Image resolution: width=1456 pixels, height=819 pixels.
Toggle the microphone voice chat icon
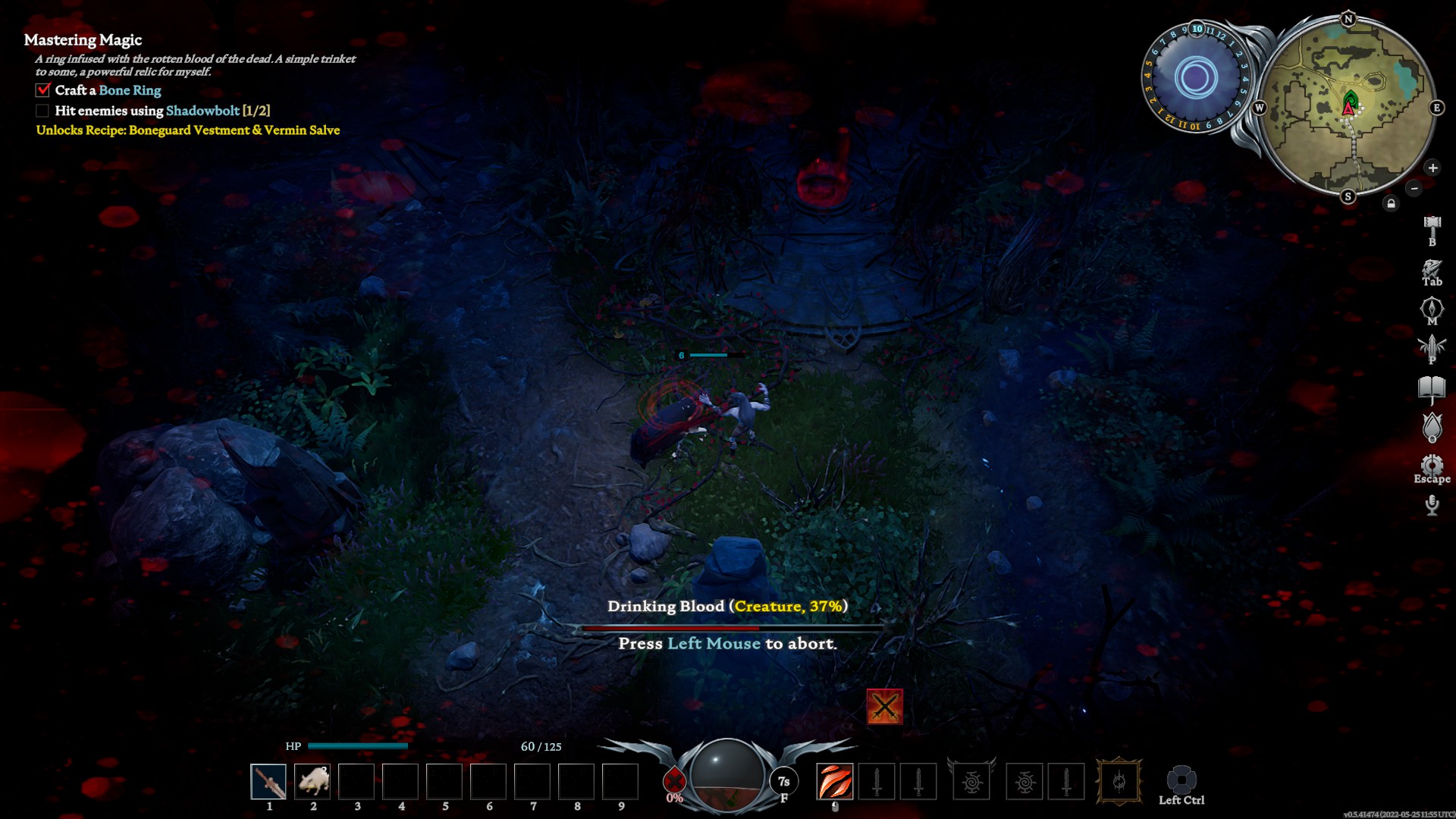tap(1432, 504)
